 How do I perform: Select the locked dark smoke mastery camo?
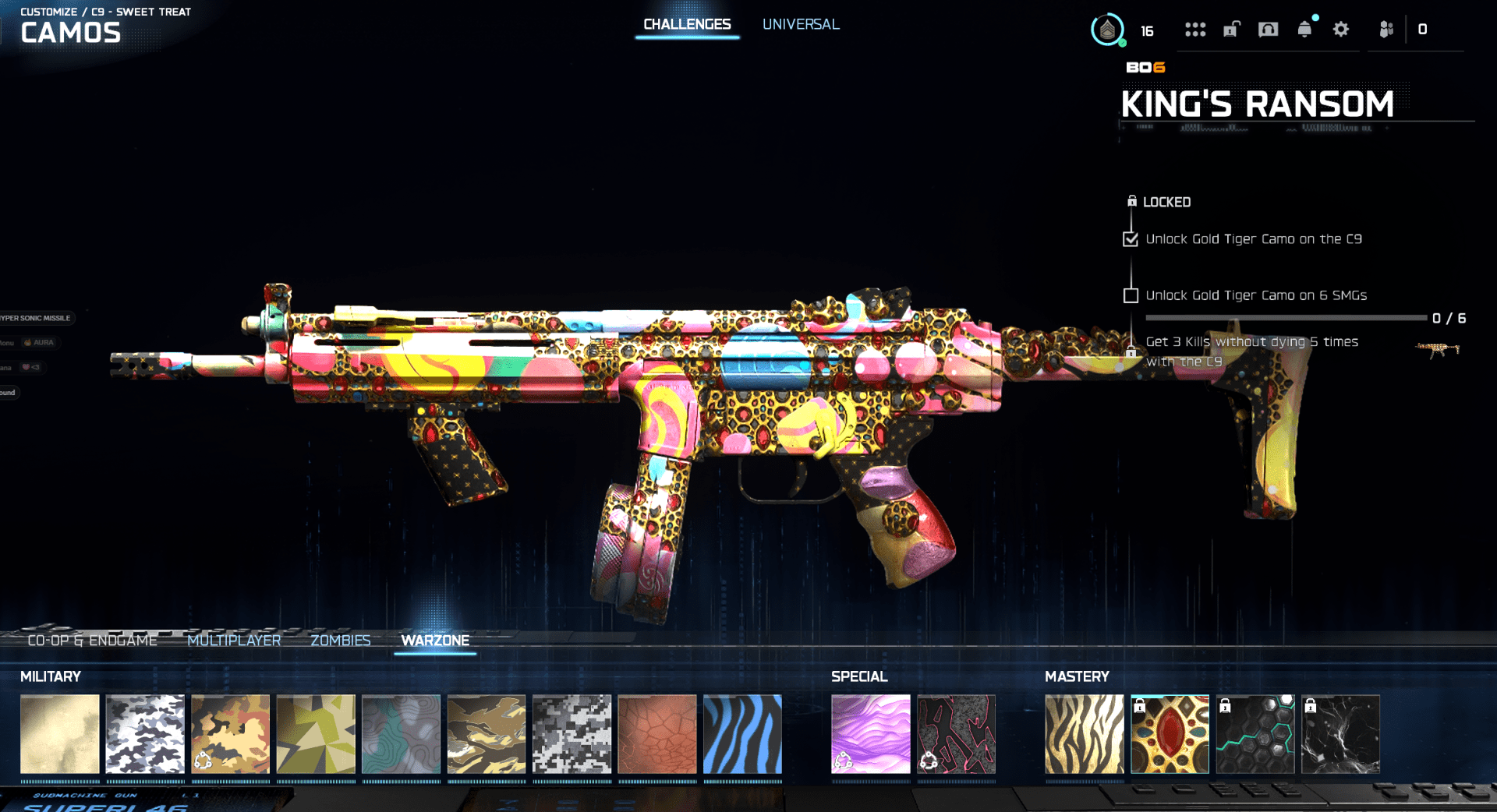pos(1340,734)
